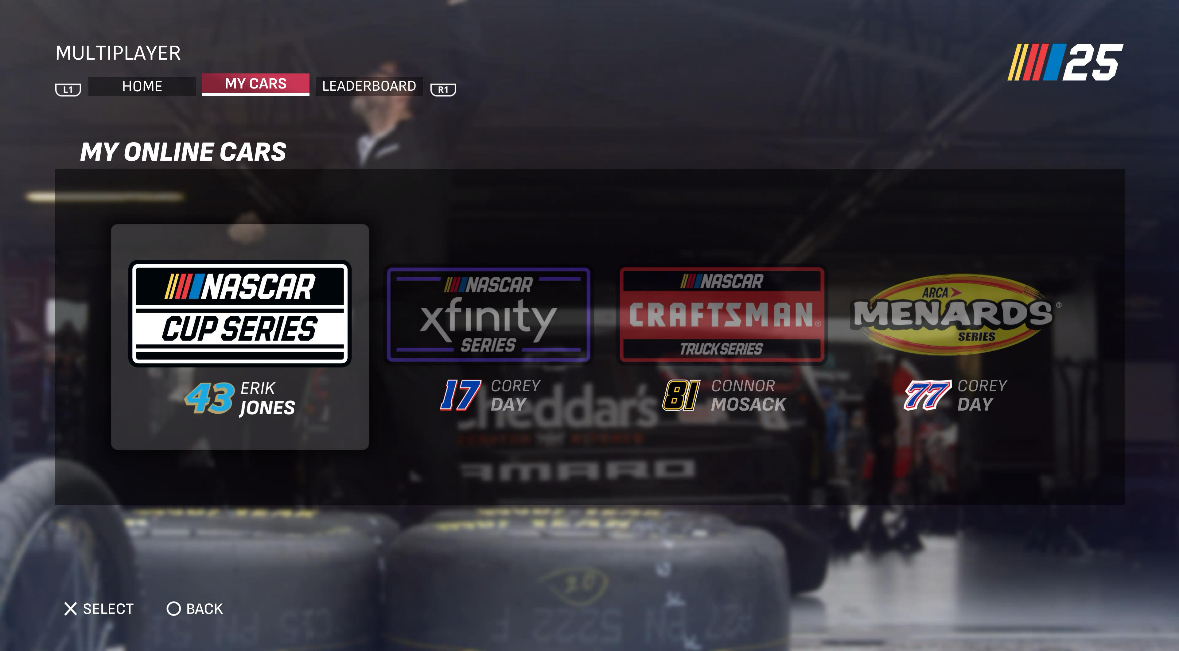Switch to the Leaderboard tab
This screenshot has width=1179, height=651.
369,86
